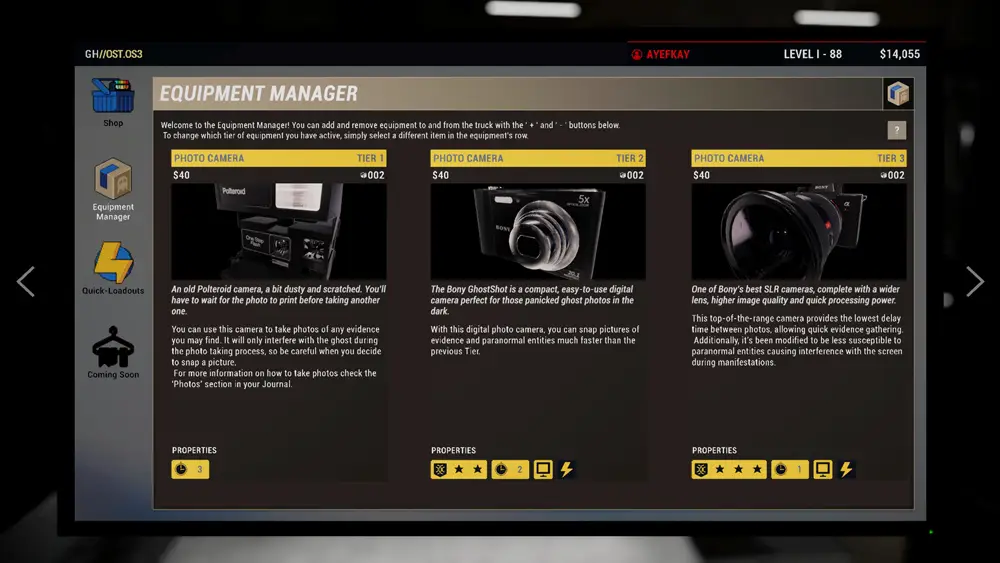Select the Tier 1 Polaroid photo camera
This screenshot has width=1000, height=563.
tap(278, 231)
